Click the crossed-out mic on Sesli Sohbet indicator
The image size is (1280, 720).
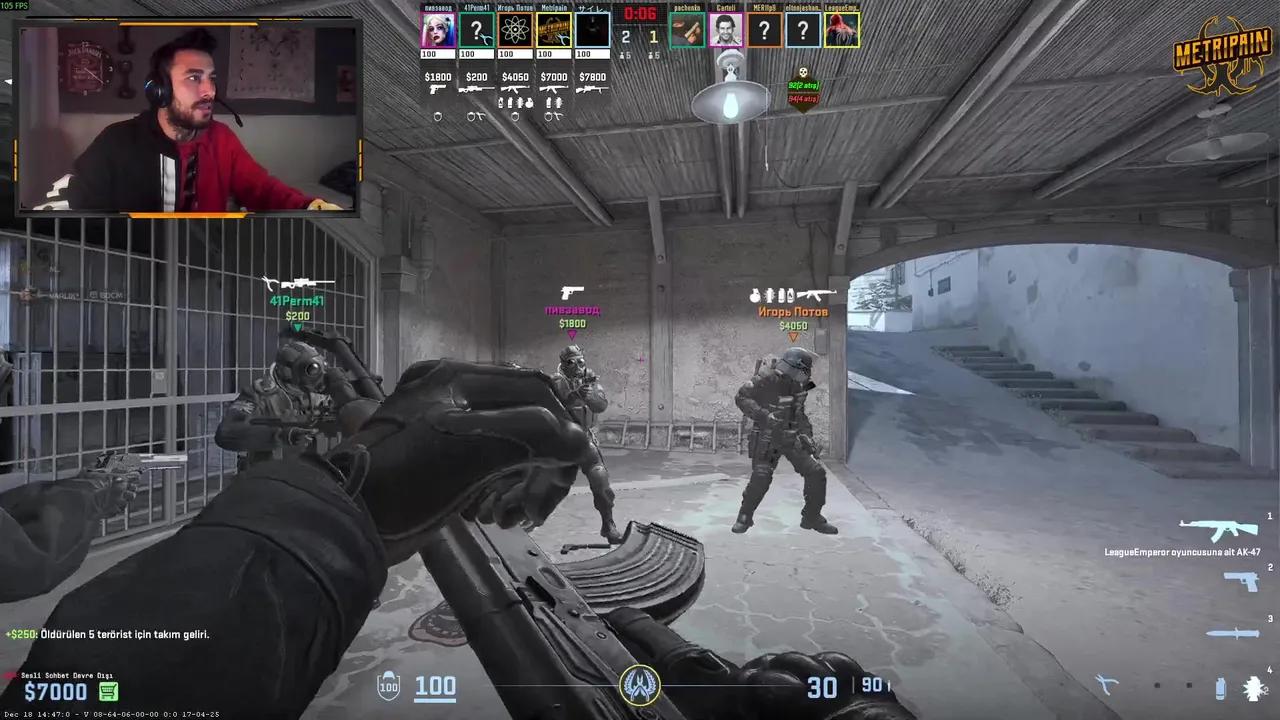pyautogui.click(x=9, y=675)
